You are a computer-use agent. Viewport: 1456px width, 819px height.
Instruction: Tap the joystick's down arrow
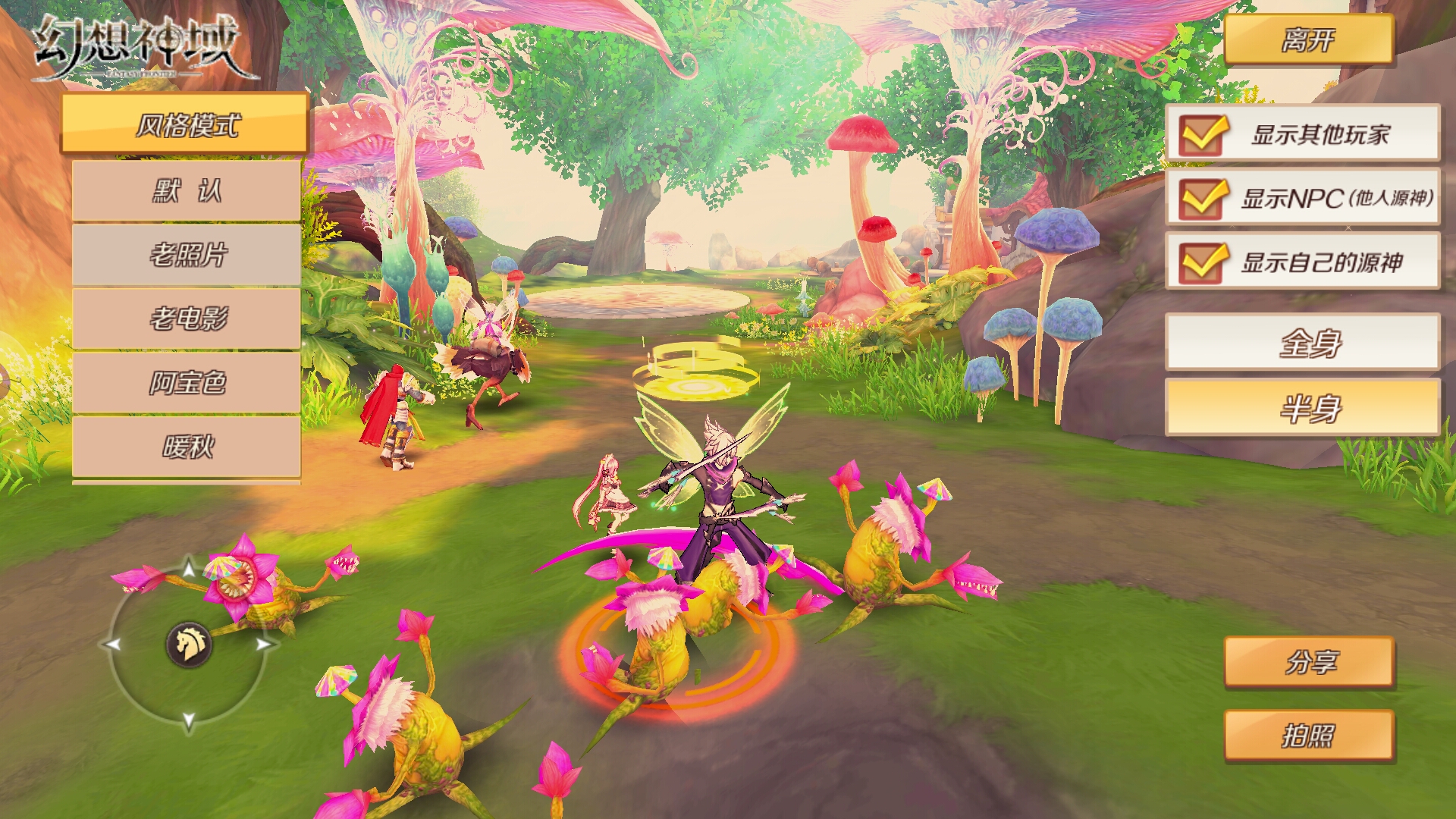click(x=189, y=720)
